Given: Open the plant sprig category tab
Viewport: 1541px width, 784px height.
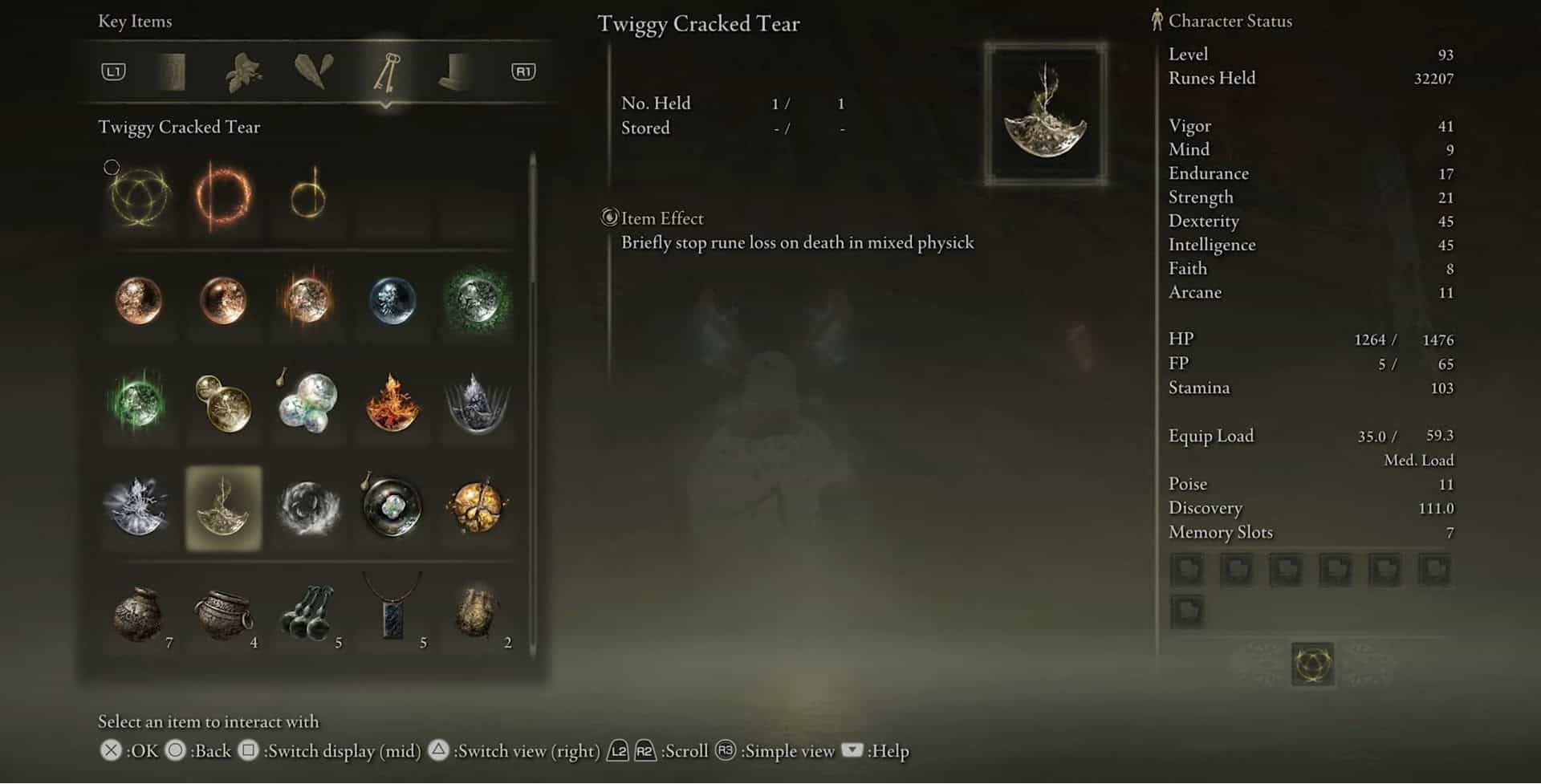Looking at the screenshot, I should [x=242, y=72].
